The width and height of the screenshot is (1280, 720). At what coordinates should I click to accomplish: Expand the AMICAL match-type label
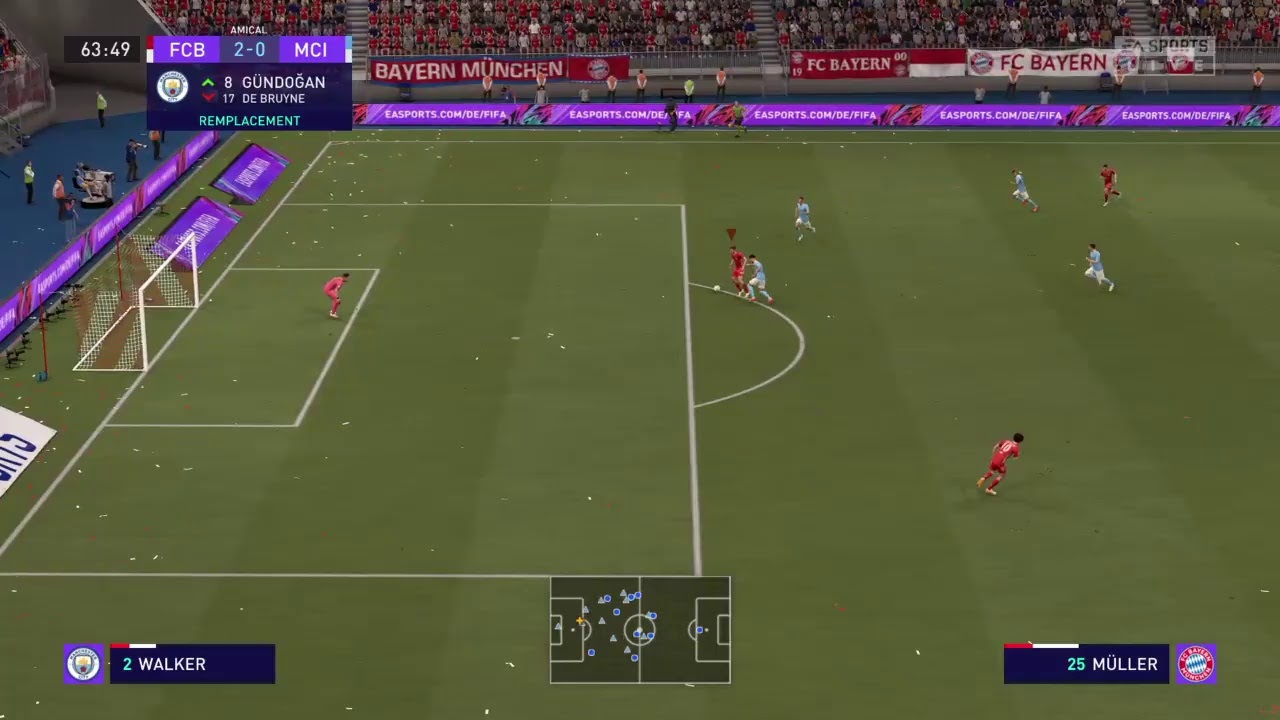point(248,30)
